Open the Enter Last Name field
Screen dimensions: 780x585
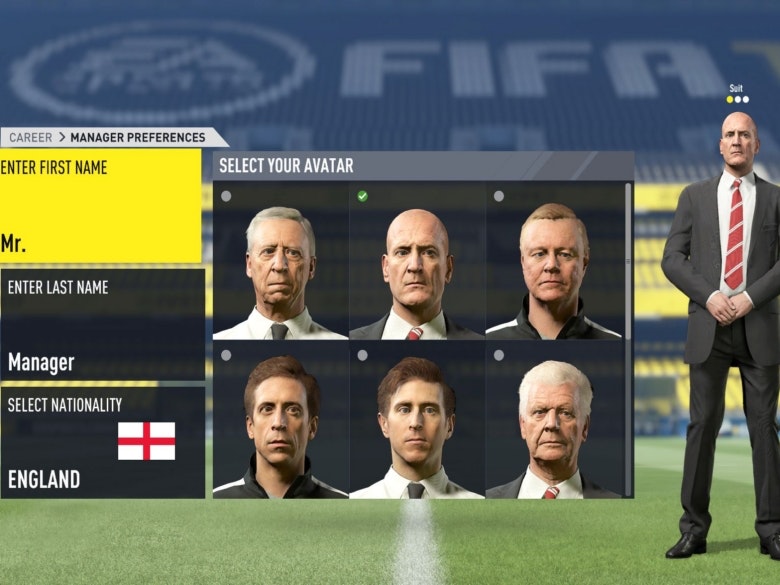pos(102,325)
